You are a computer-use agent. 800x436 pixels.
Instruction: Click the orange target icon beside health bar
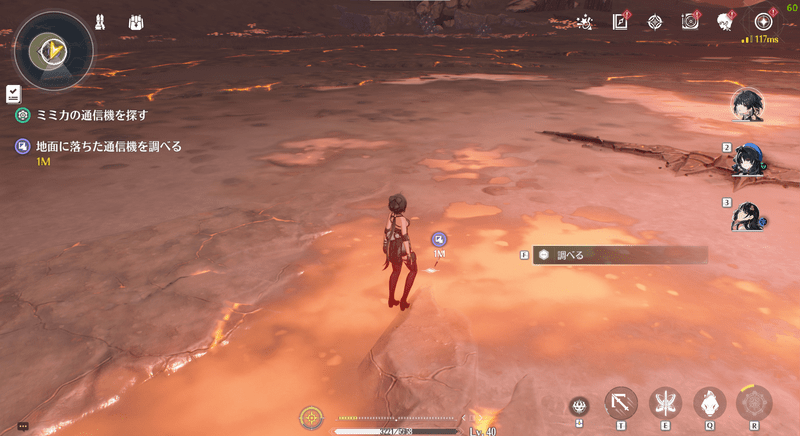point(311,417)
